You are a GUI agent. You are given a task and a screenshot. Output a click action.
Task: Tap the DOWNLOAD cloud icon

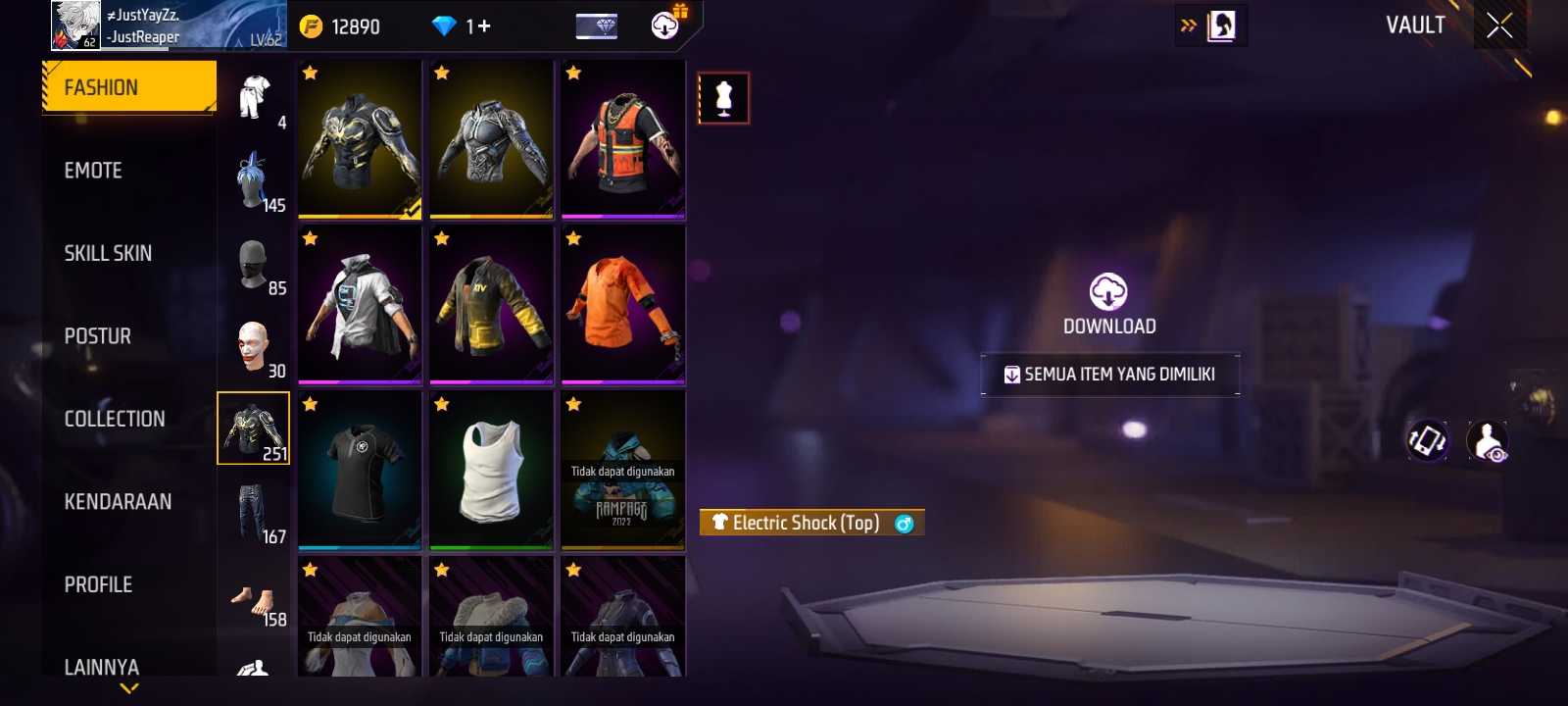tap(1108, 292)
